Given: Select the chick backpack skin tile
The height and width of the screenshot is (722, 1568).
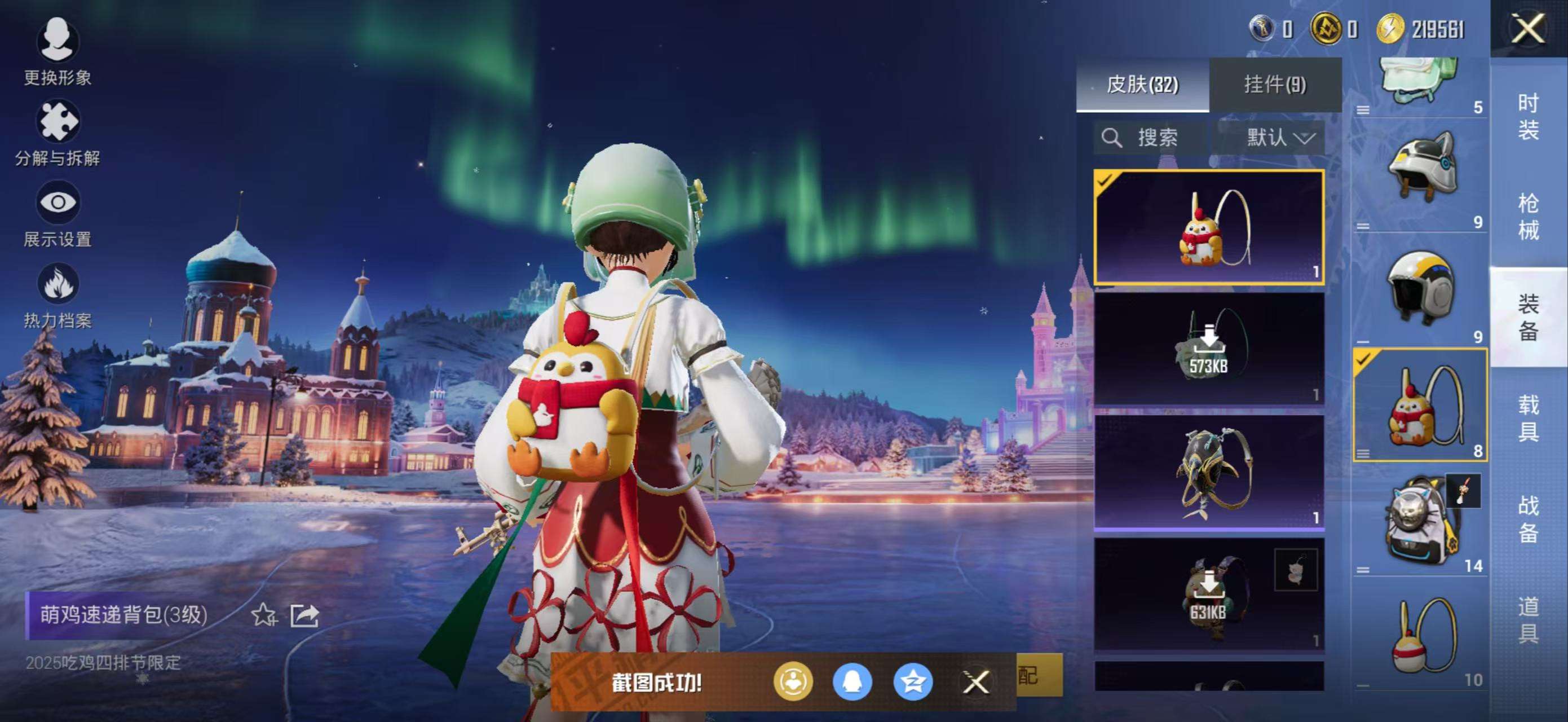Looking at the screenshot, I should click(x=1208, y=227).
